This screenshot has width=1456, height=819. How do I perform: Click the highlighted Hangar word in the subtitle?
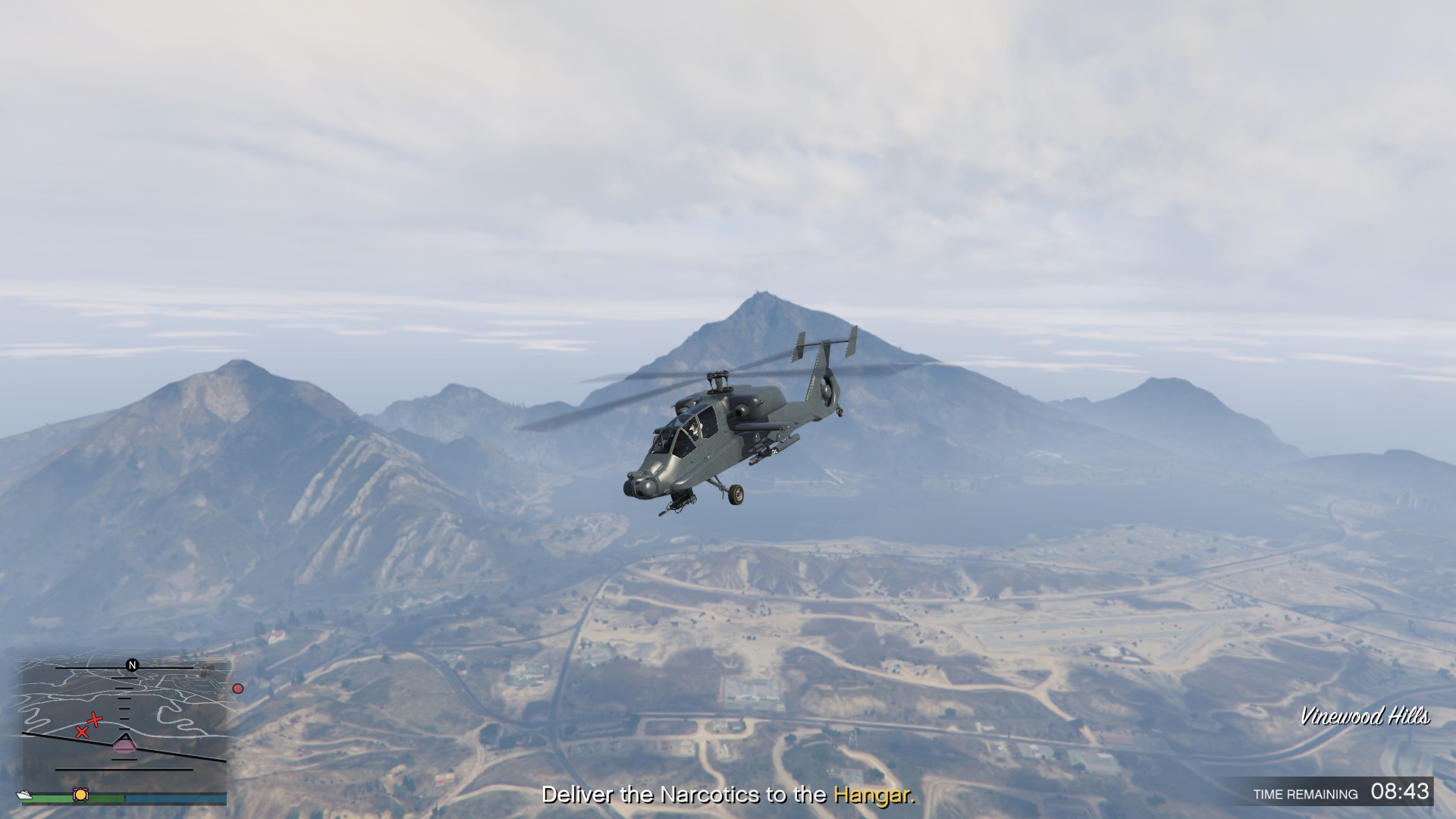pos(874,795)
